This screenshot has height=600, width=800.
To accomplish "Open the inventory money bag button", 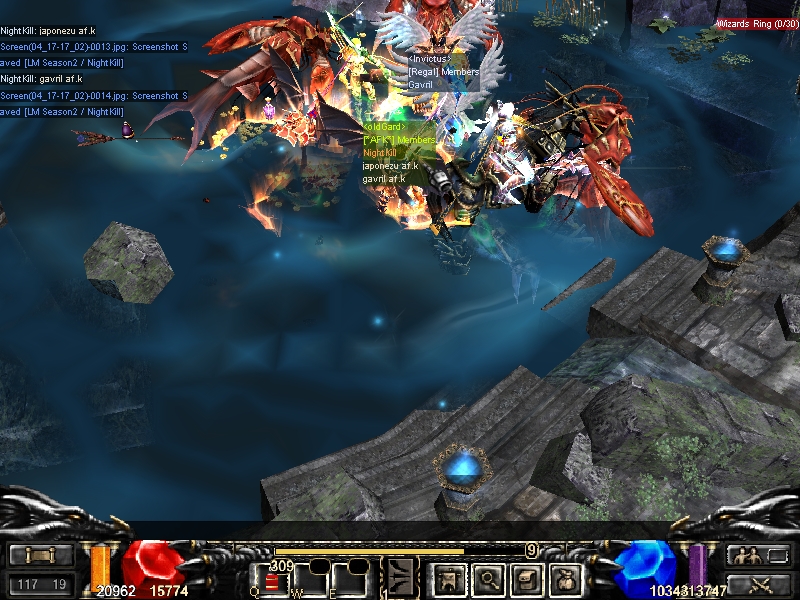I will tap(567, 578).
